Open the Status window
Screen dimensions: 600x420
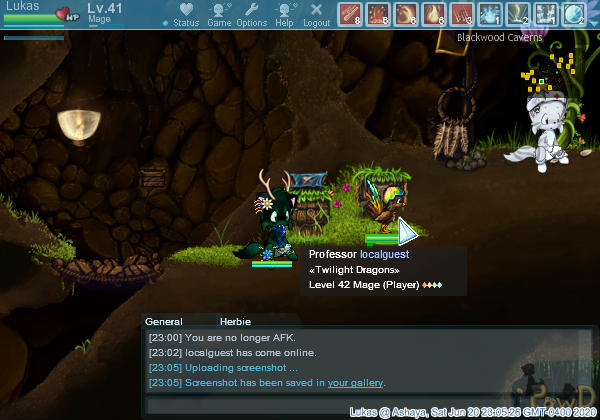[181, 15]
